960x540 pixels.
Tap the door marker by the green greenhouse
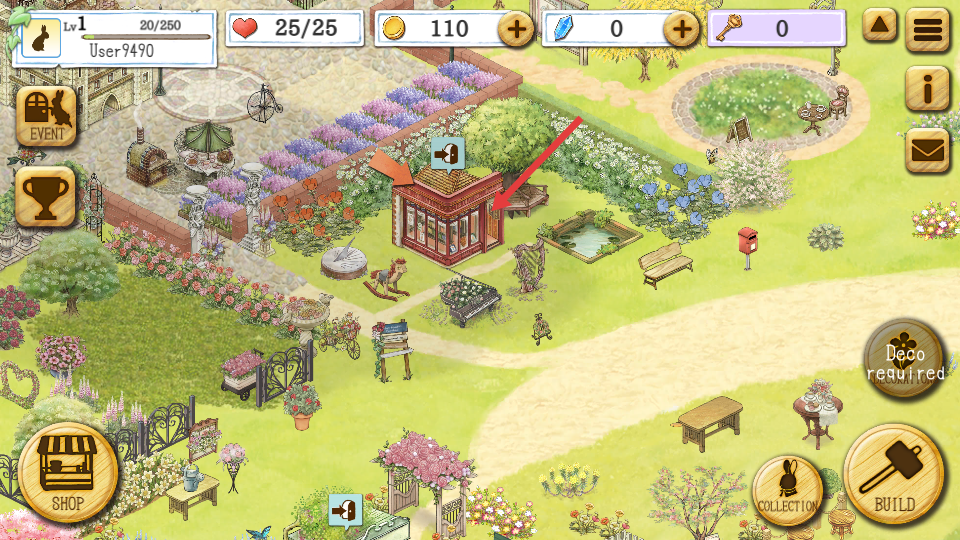click(345, 509)
